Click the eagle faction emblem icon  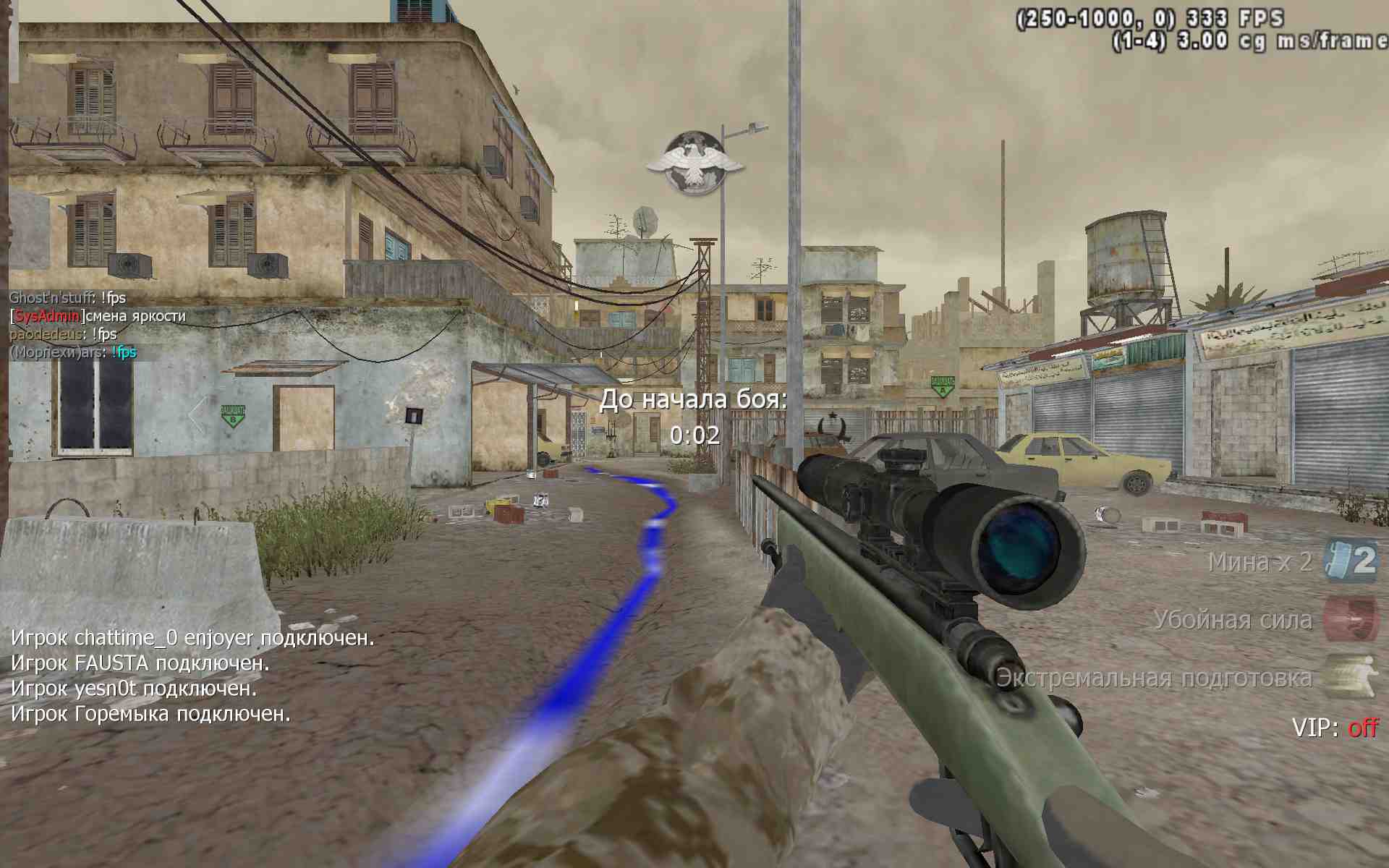[x=694, y=163]
